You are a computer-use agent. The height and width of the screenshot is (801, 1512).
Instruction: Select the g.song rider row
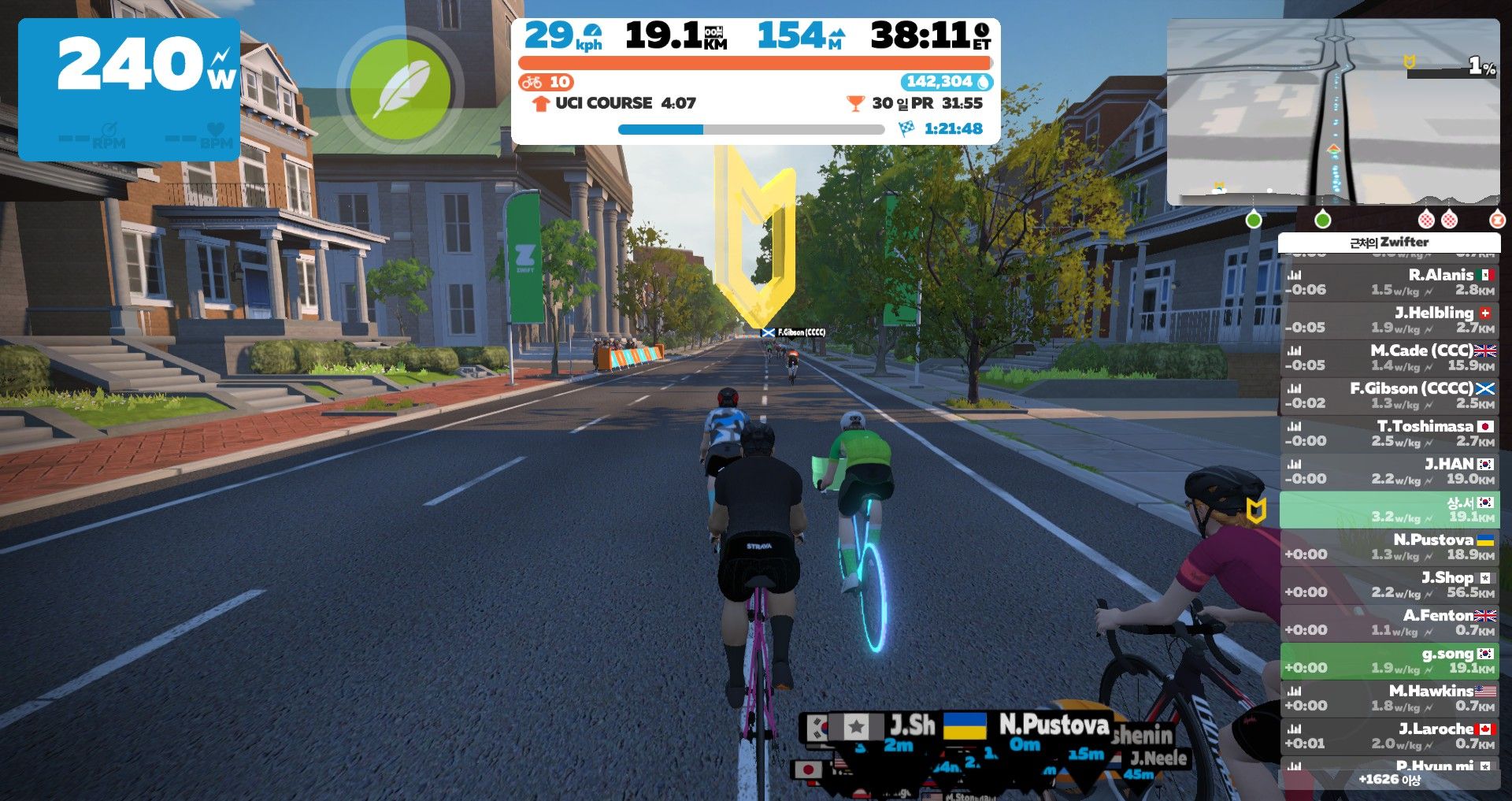point(1390,660)
